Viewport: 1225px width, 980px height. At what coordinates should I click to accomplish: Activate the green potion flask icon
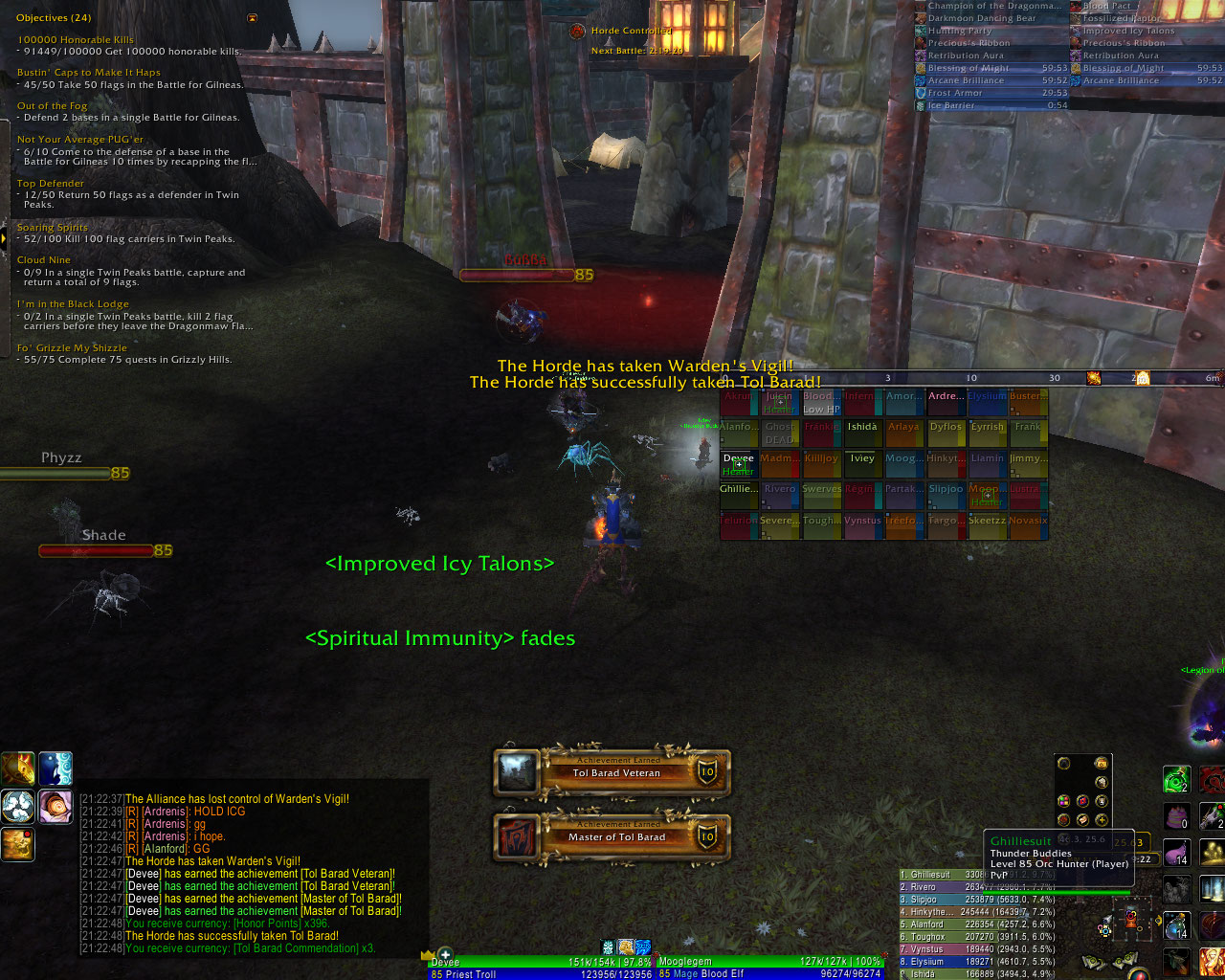point(1176,779)
